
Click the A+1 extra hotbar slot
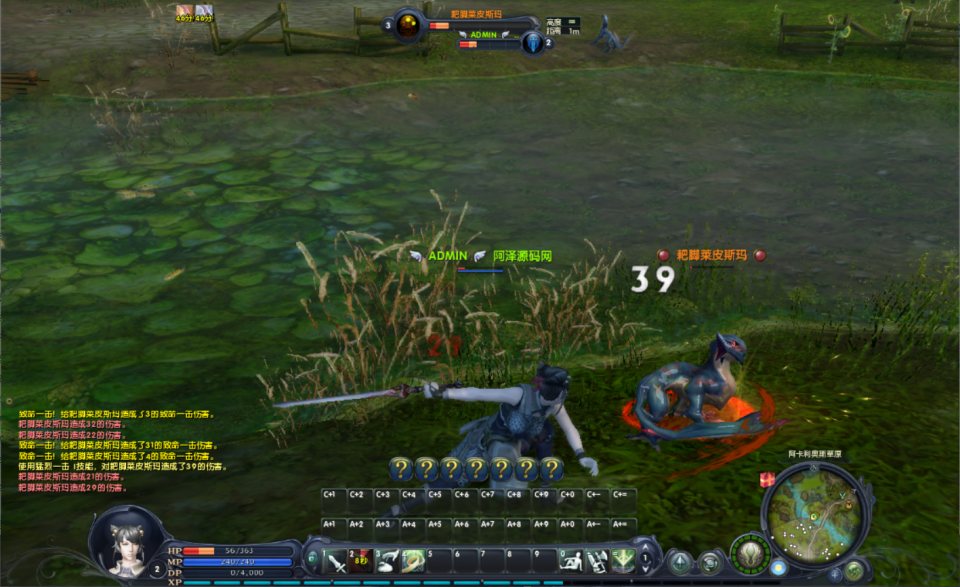(x=333, y=524)
